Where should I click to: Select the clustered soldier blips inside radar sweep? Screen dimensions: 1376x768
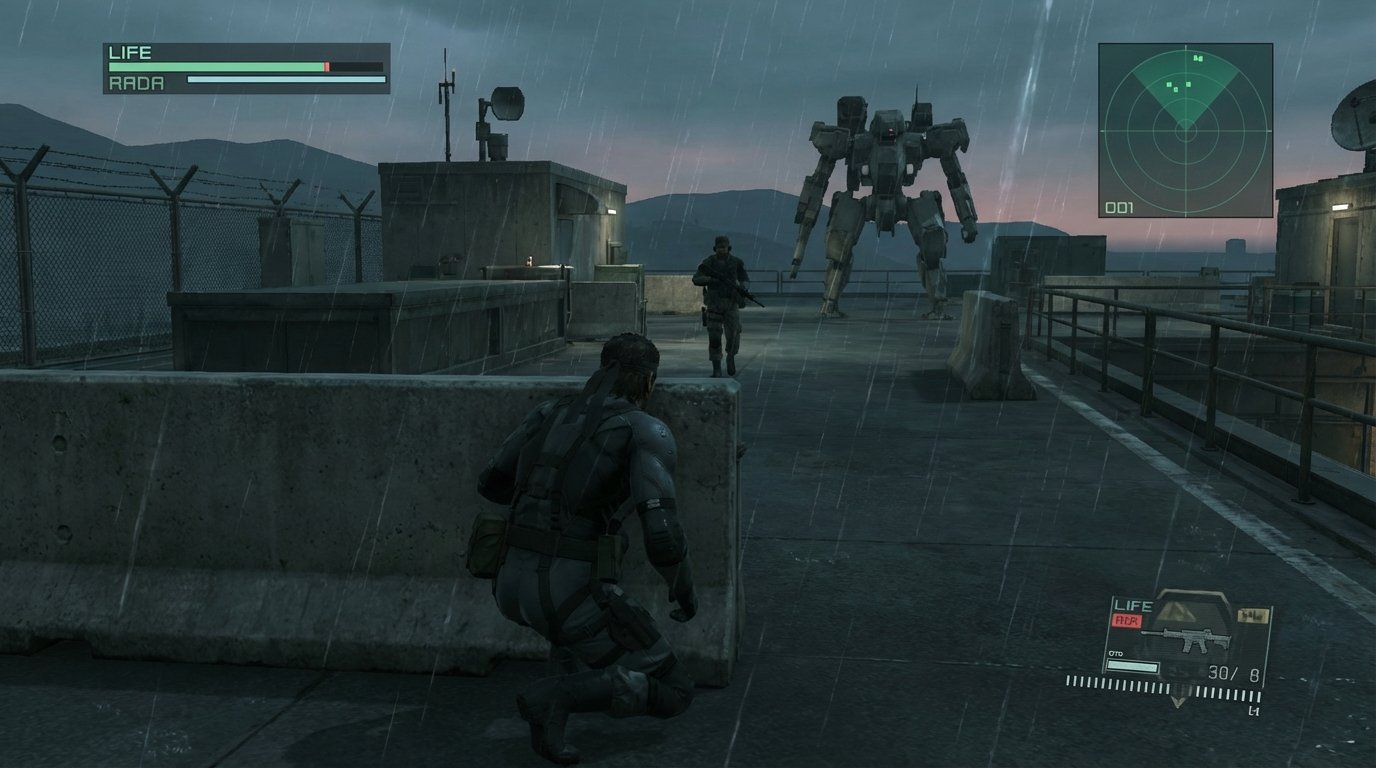[1178, 87]
